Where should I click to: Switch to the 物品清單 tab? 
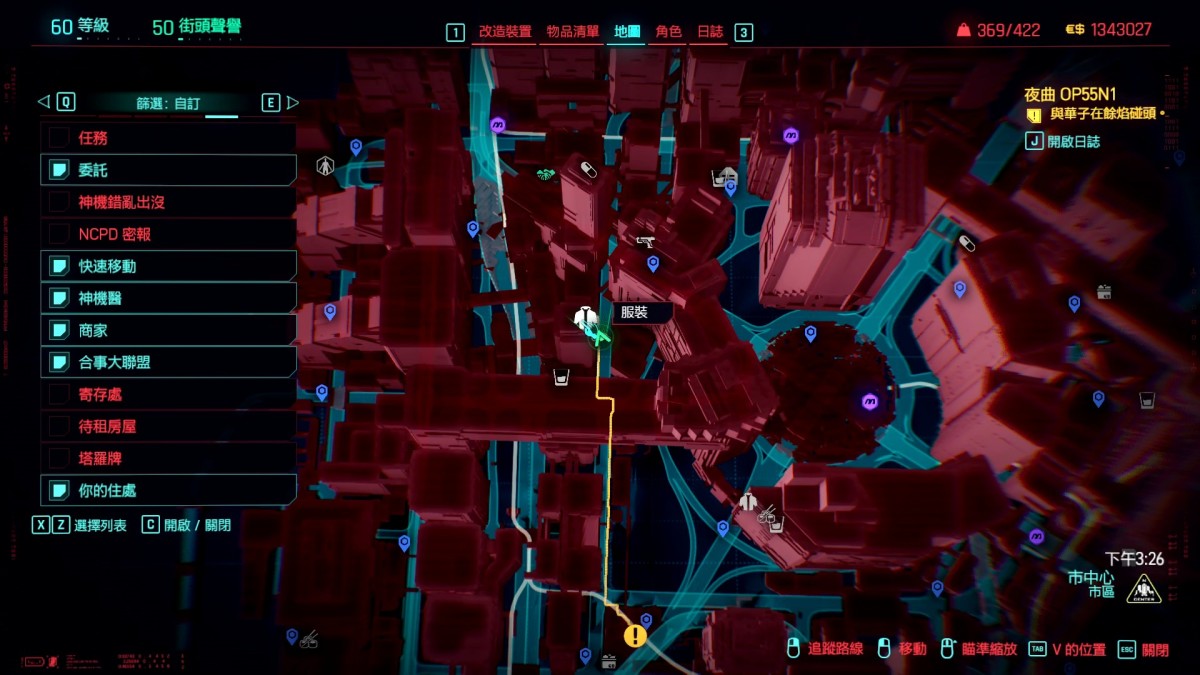(573, 32)
